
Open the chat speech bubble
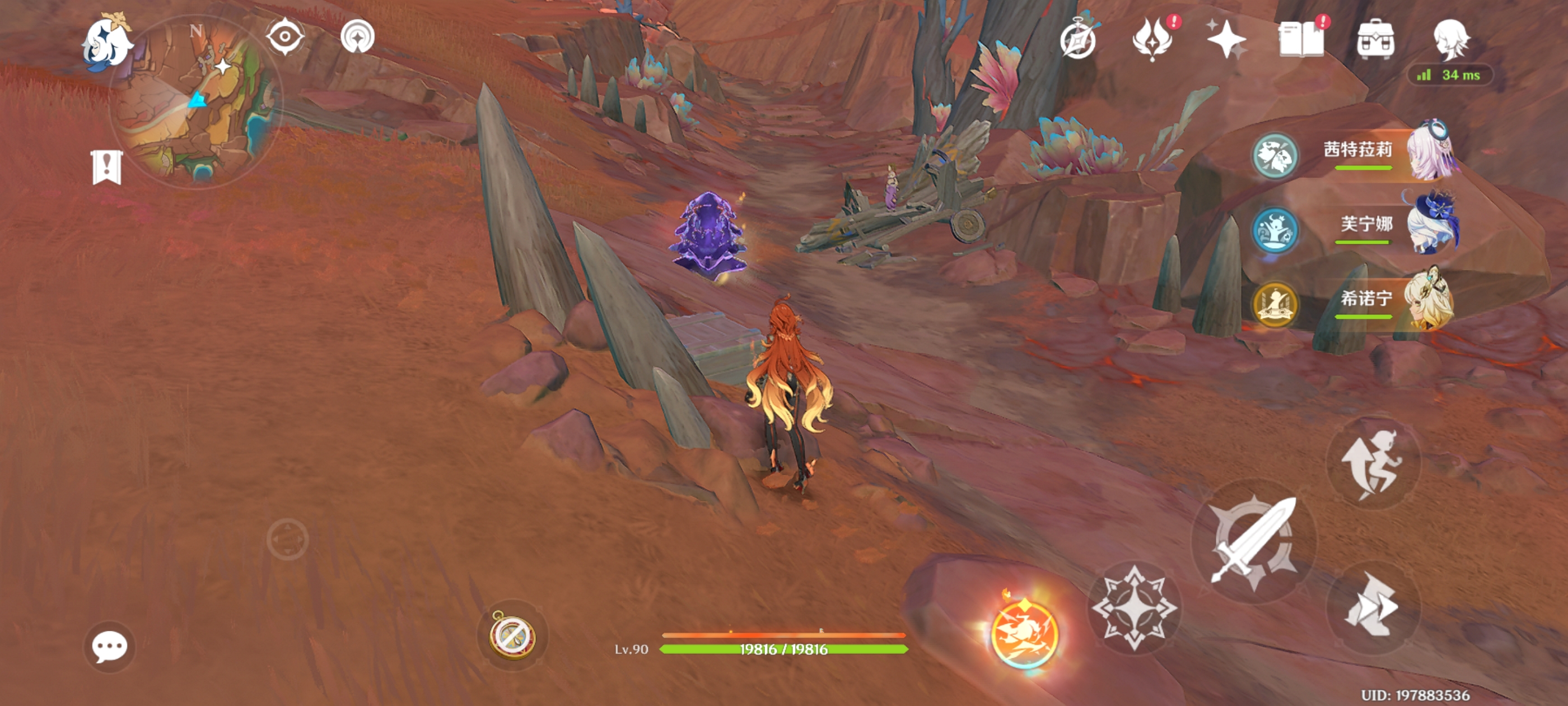pyautogui.click(x=110, y=646)
